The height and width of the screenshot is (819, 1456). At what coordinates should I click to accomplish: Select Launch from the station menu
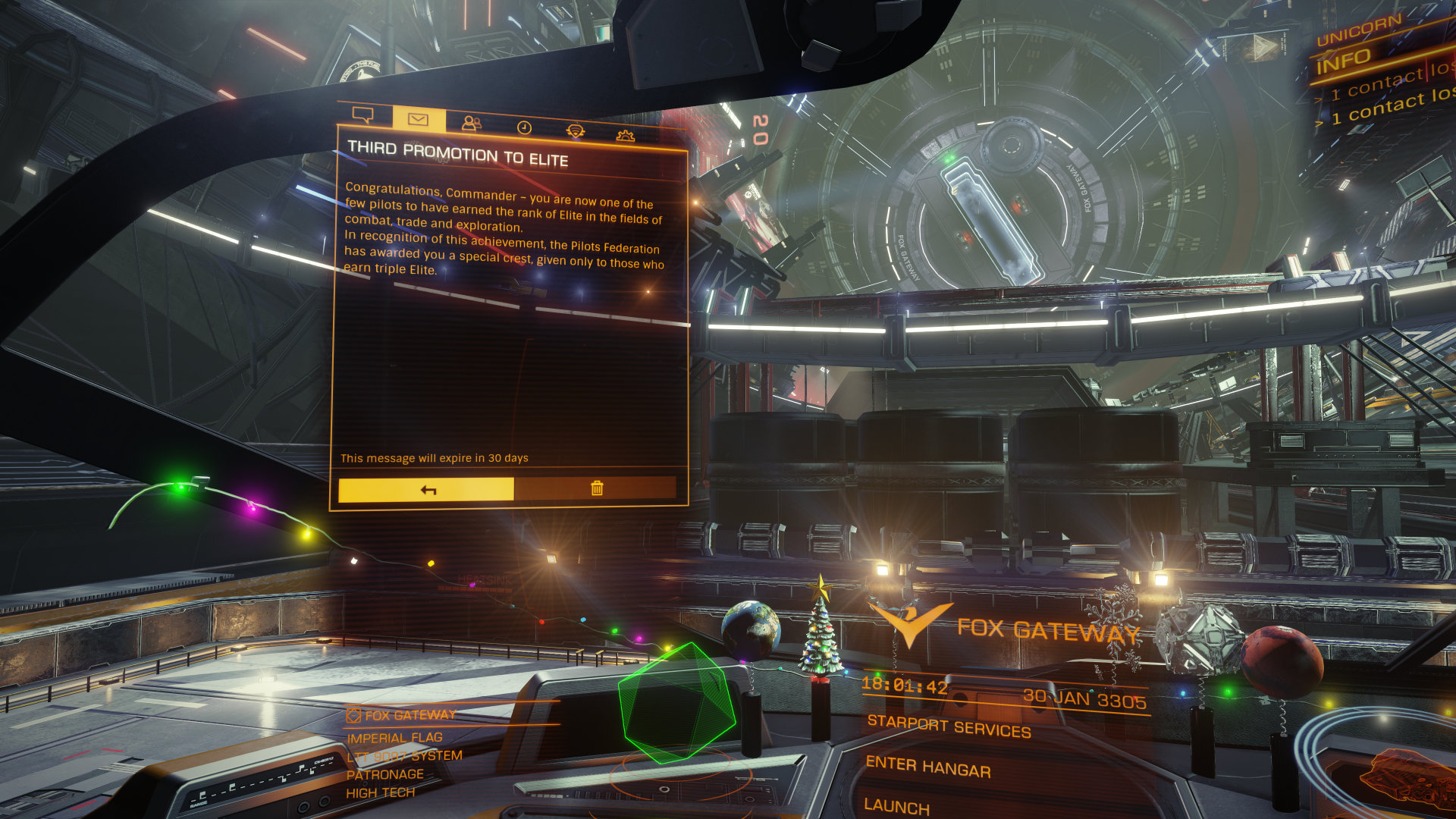[x=896, y=806]
